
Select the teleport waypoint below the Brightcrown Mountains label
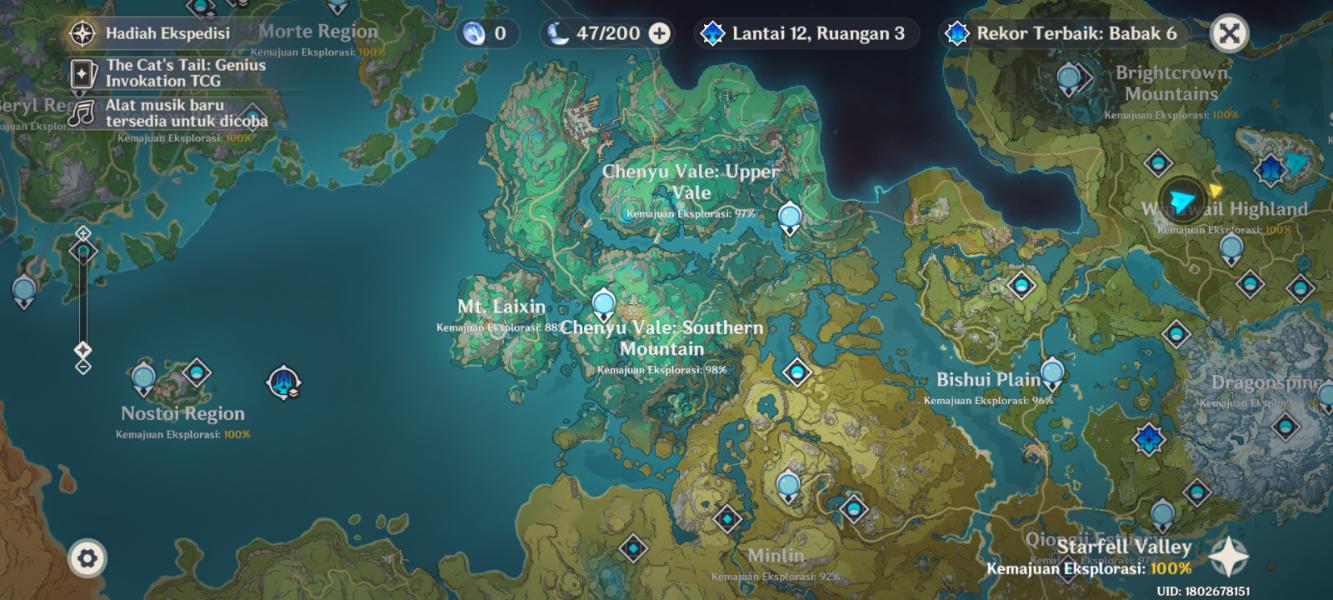click(1158, 162)
